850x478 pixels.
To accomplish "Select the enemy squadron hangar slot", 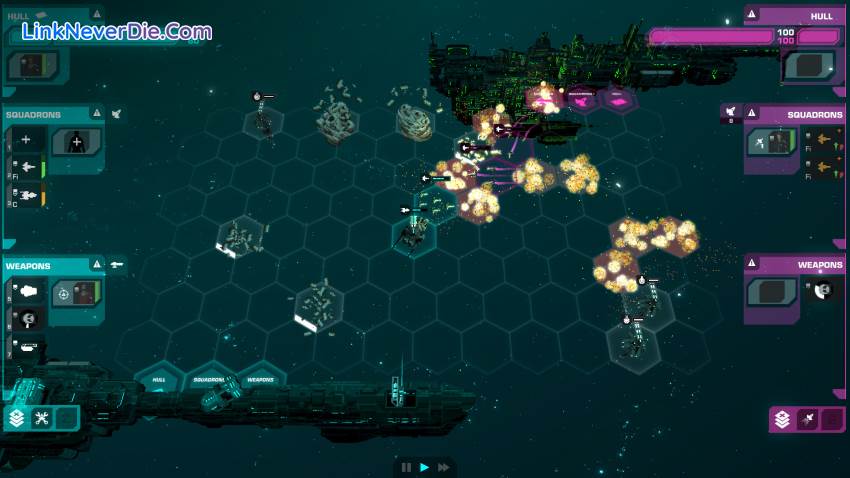I will coord(772,142).
